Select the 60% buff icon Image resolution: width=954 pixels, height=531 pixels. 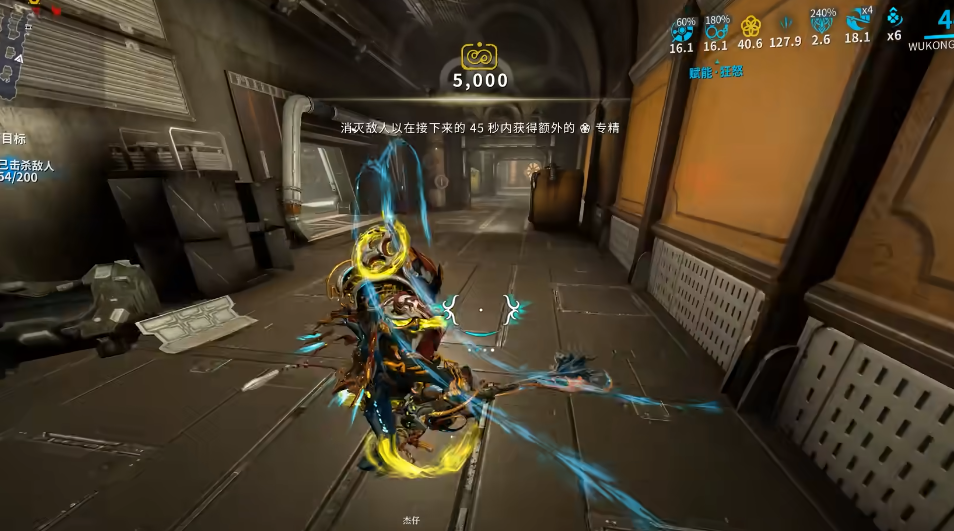point(681,30)
